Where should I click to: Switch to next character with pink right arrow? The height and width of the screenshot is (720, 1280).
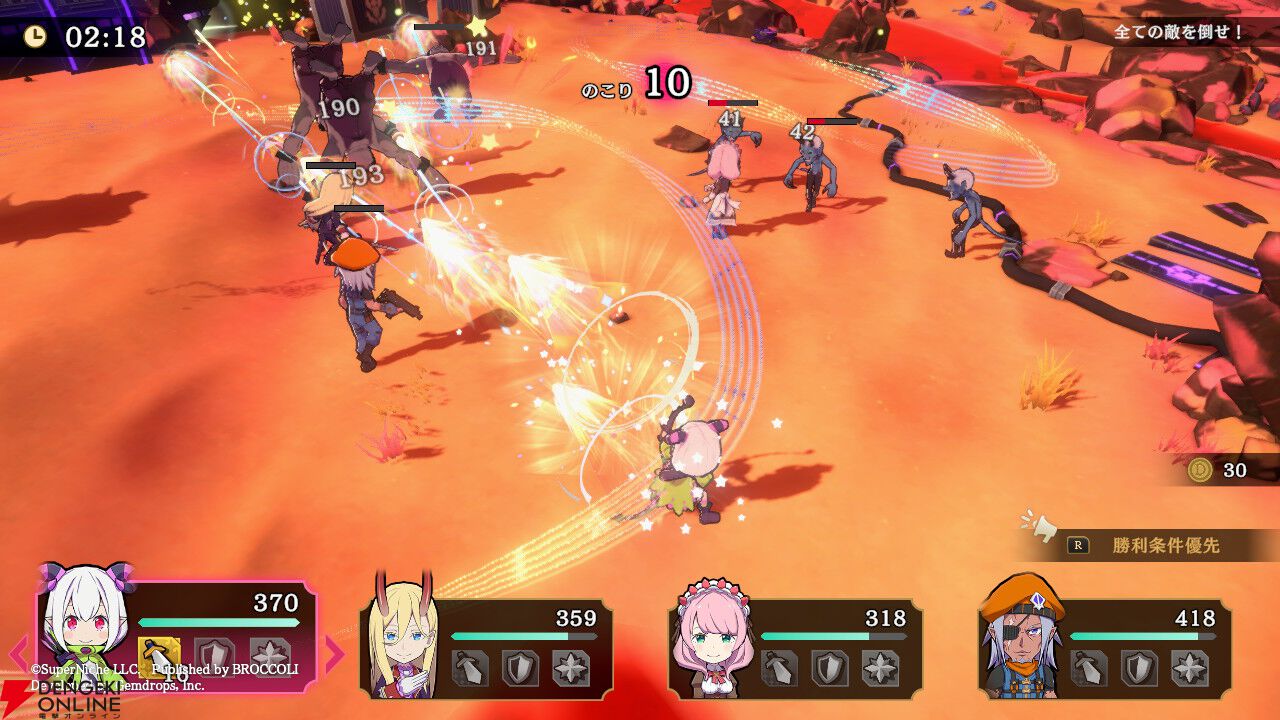click(x=333, y=652)
